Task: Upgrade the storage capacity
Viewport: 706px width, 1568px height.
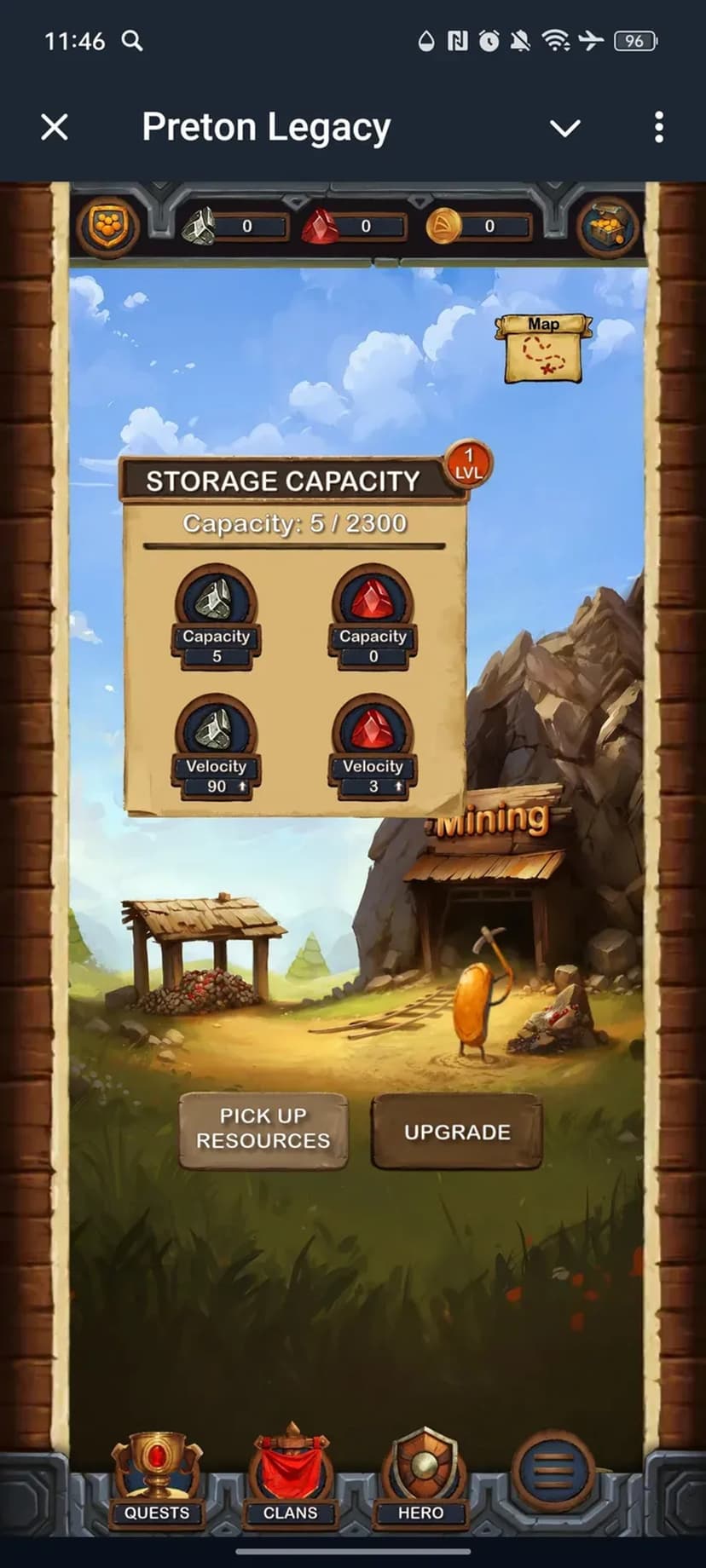Action: coord(457,1132)
